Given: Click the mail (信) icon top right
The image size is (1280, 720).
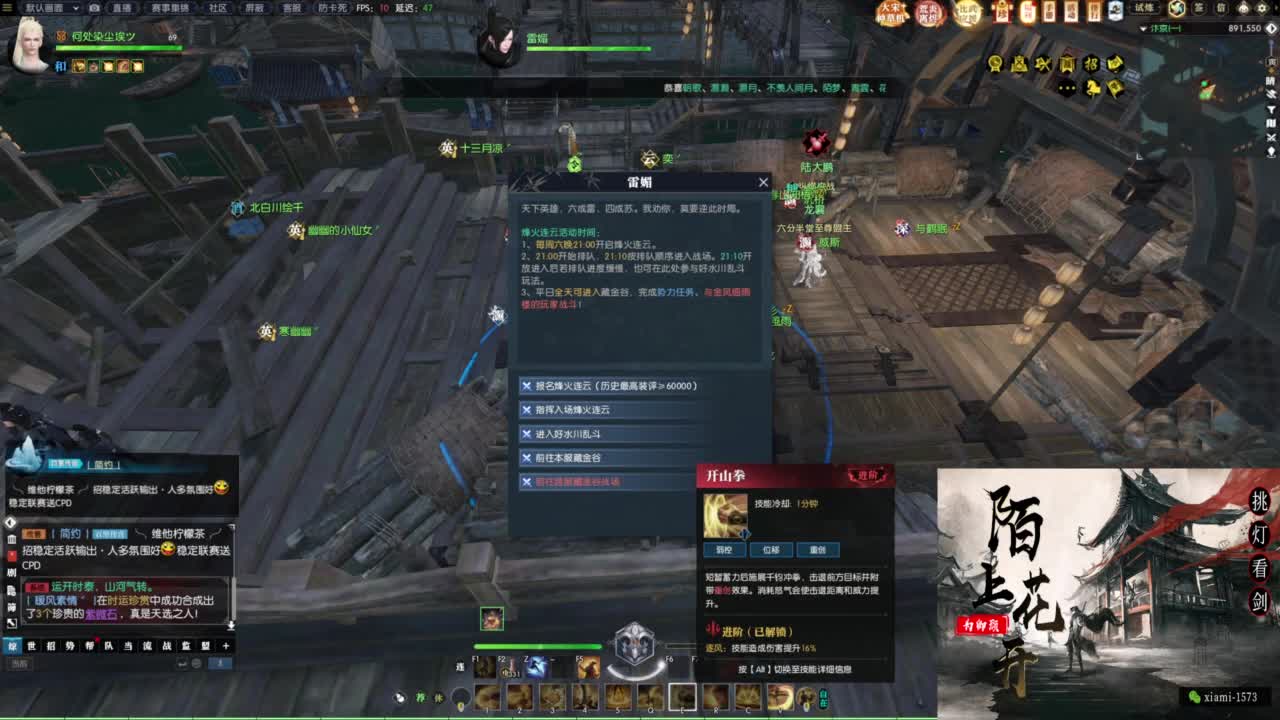Looking at the screenshot, I should tap(1221, 9).
